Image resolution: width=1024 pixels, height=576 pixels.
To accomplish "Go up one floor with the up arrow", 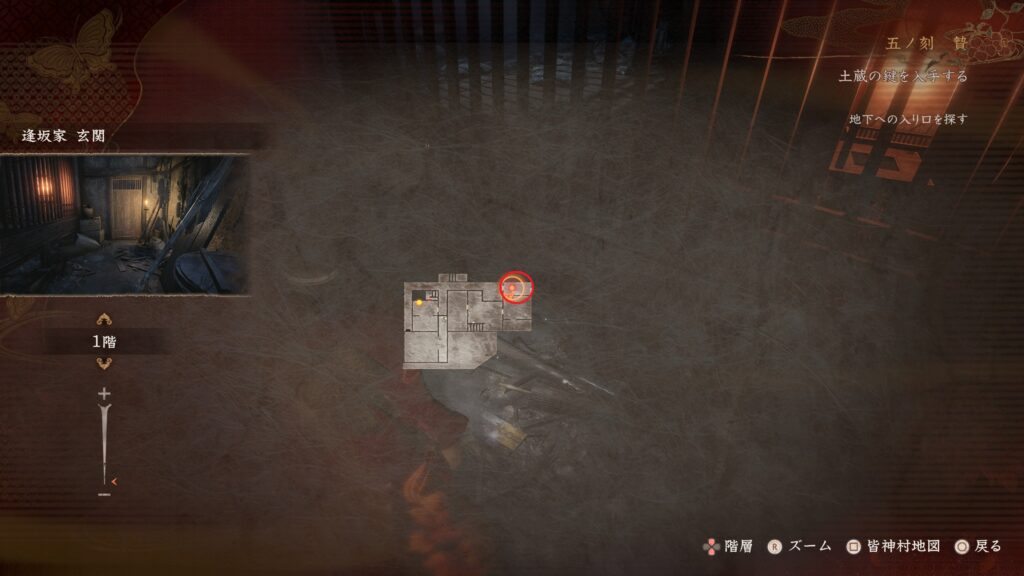I will [103, 320].
